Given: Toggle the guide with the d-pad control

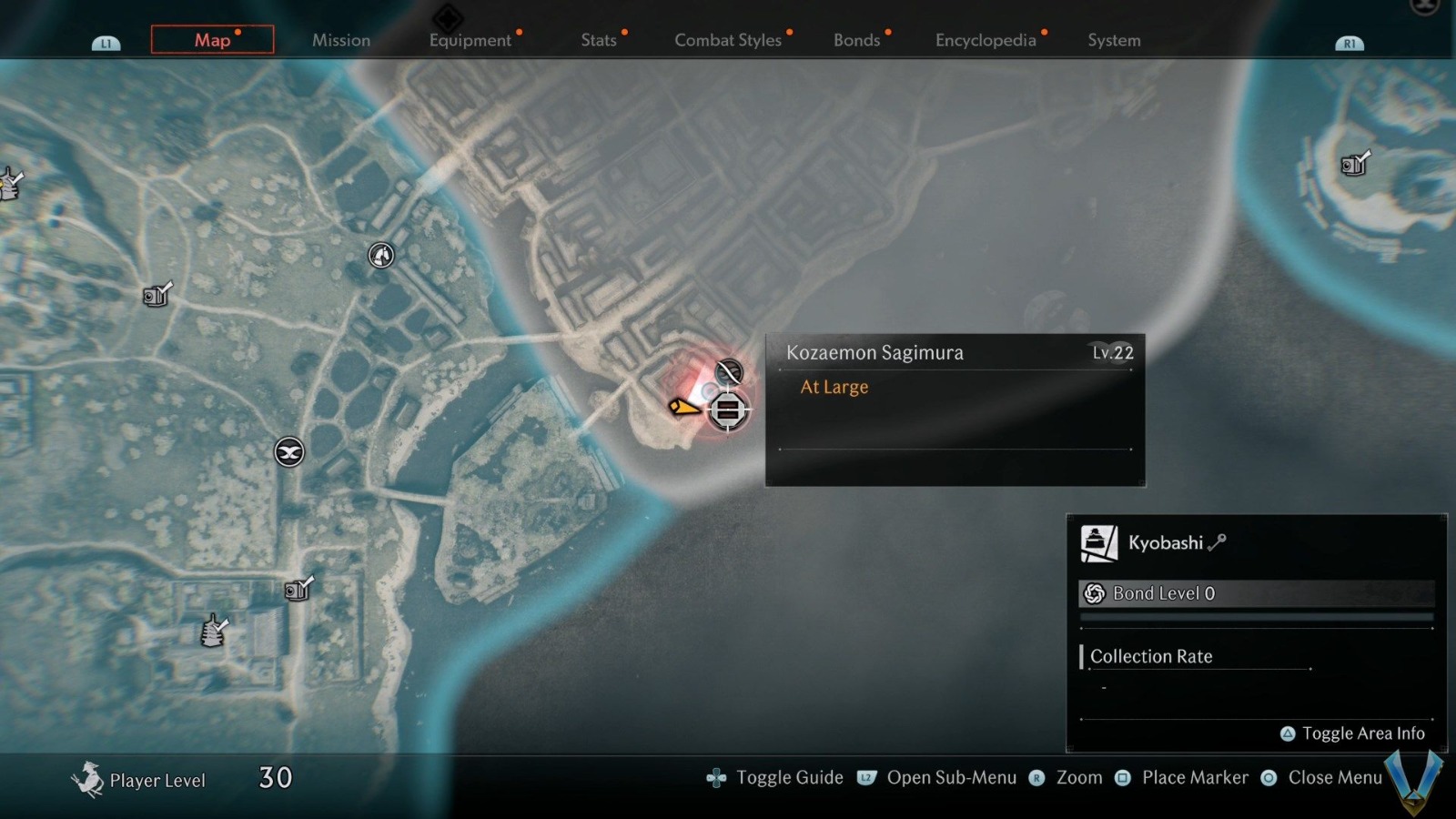Looking at the screenshot, I should point(718,777).
